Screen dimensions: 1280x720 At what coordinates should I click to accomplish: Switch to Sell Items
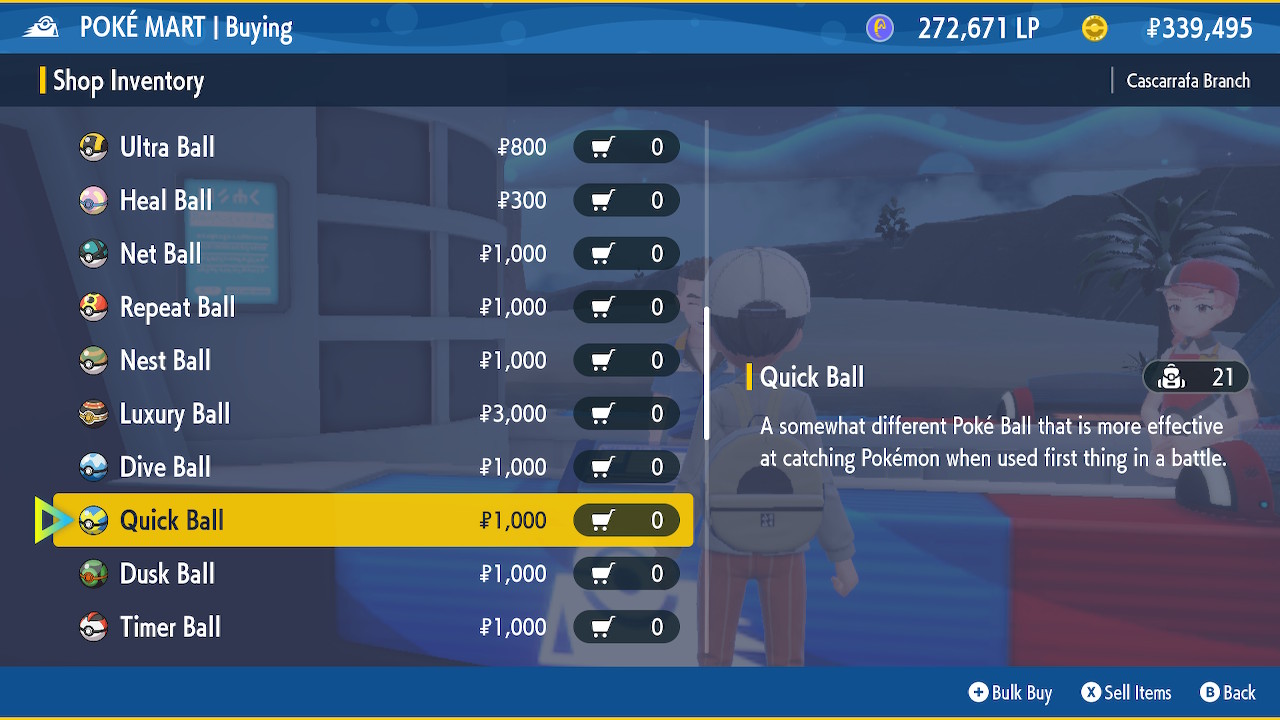pyautogui.click(x=1126, y=692)
